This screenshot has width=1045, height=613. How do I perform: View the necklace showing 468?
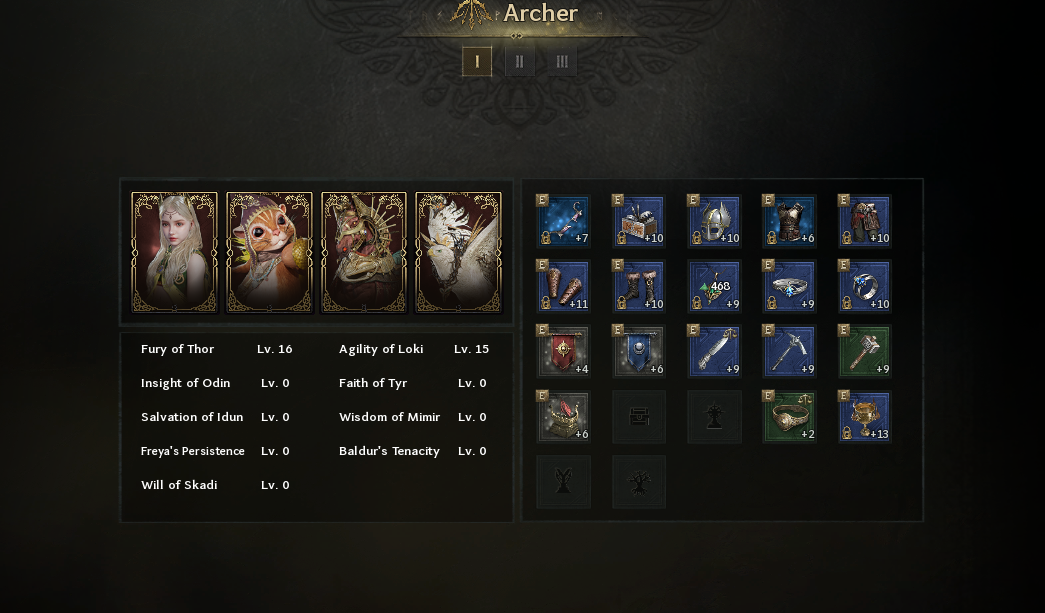coord(714,287)
